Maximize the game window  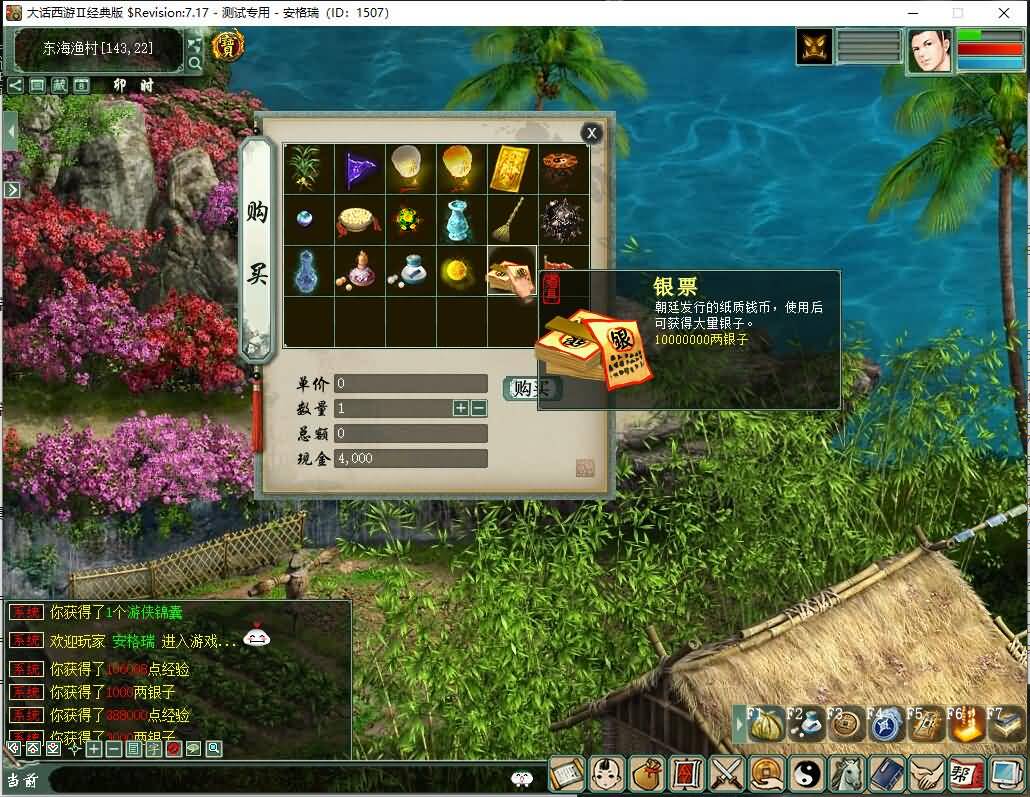click(957, 13)
